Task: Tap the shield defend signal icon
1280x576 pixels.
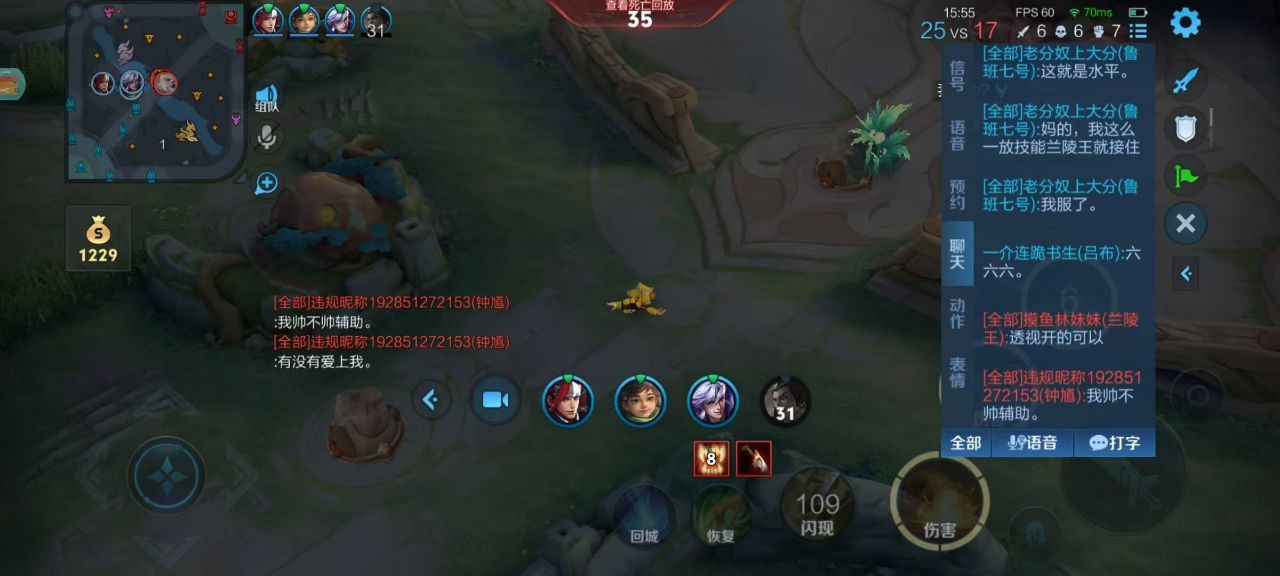Action: coord(1185,127)
